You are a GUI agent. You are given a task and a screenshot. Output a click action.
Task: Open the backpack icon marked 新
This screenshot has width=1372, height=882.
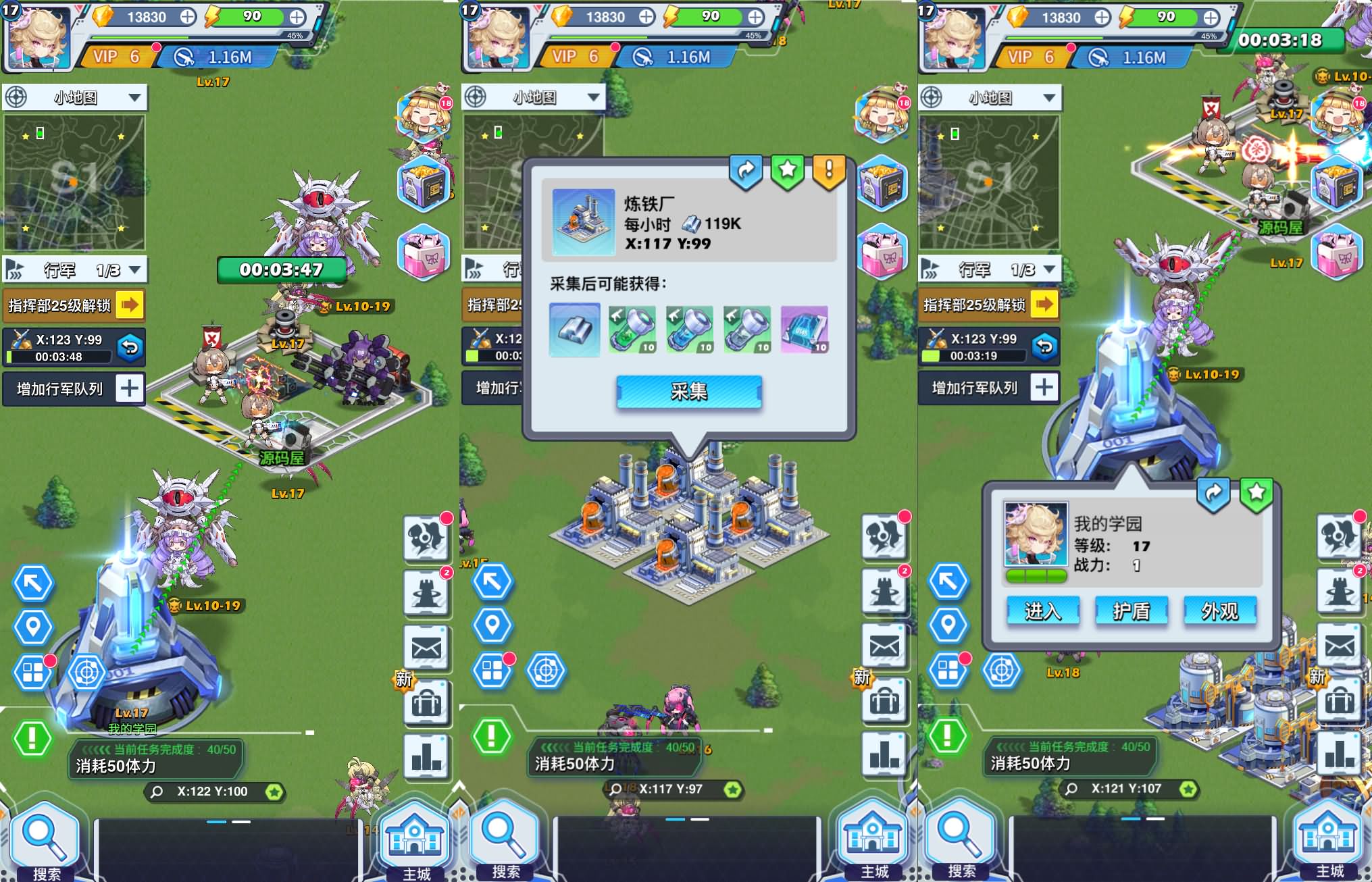pyautogui.click(x=426, y=702)
